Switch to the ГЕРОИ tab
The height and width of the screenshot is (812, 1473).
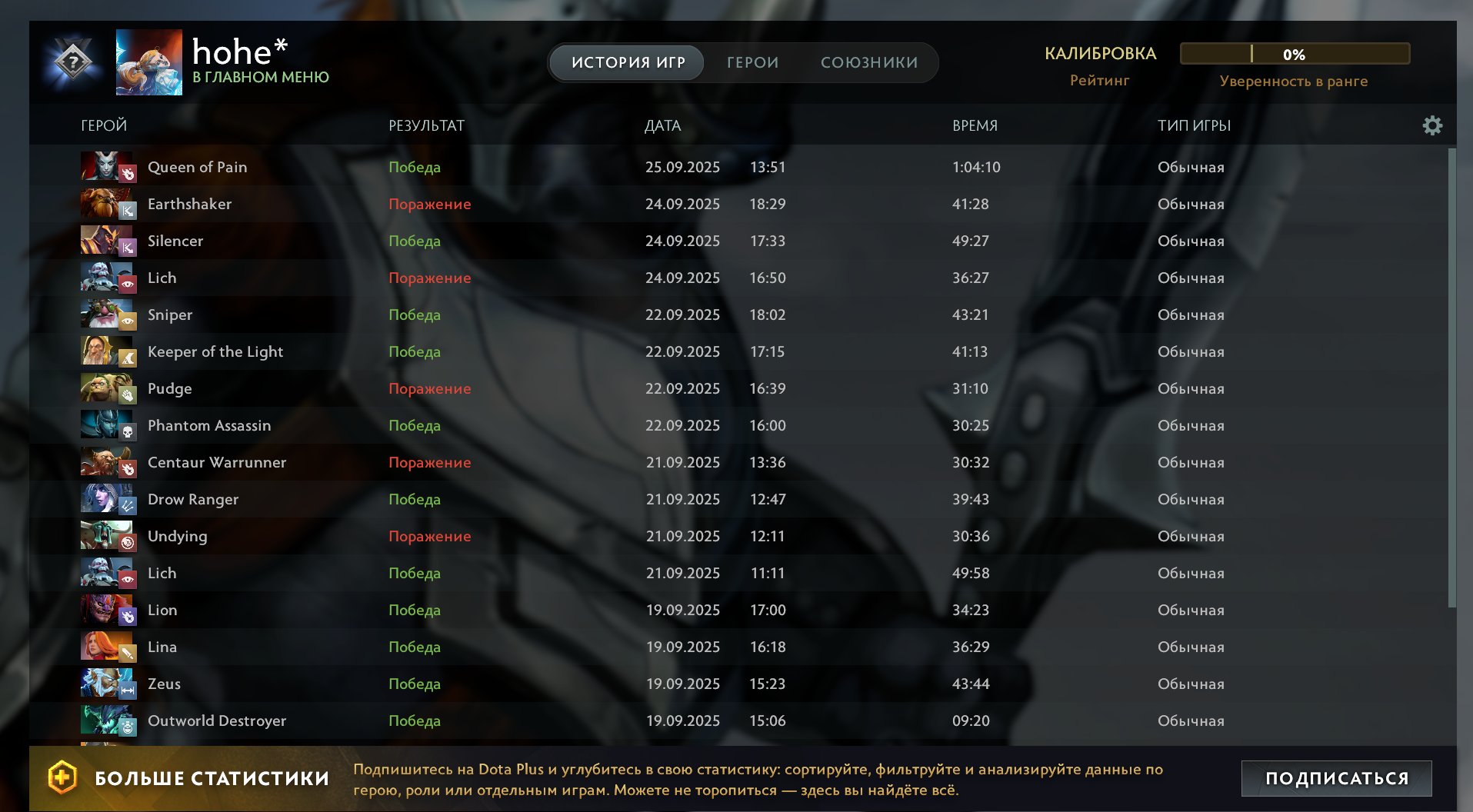[x=751, y=62]
